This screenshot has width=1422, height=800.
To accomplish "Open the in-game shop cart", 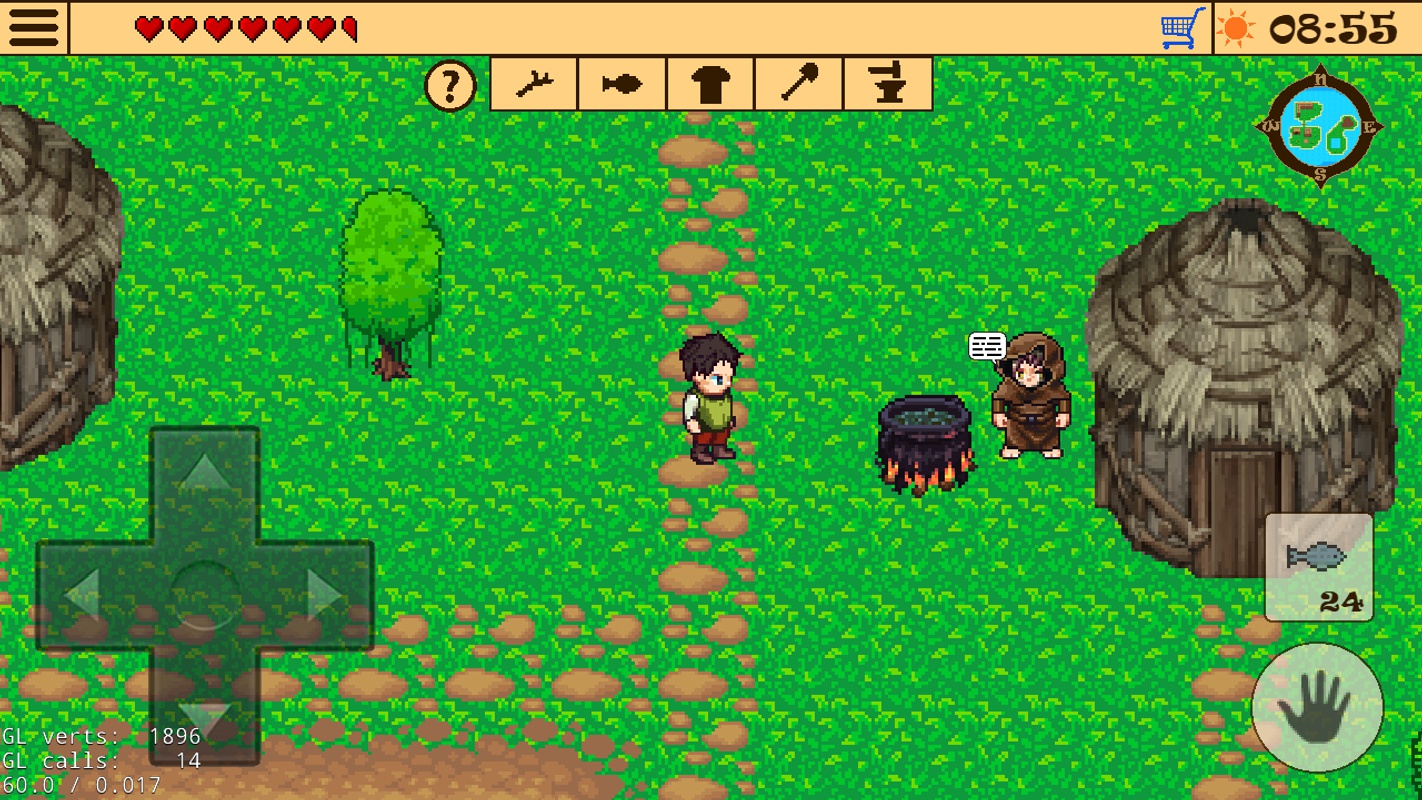I will click(1178, 26).
